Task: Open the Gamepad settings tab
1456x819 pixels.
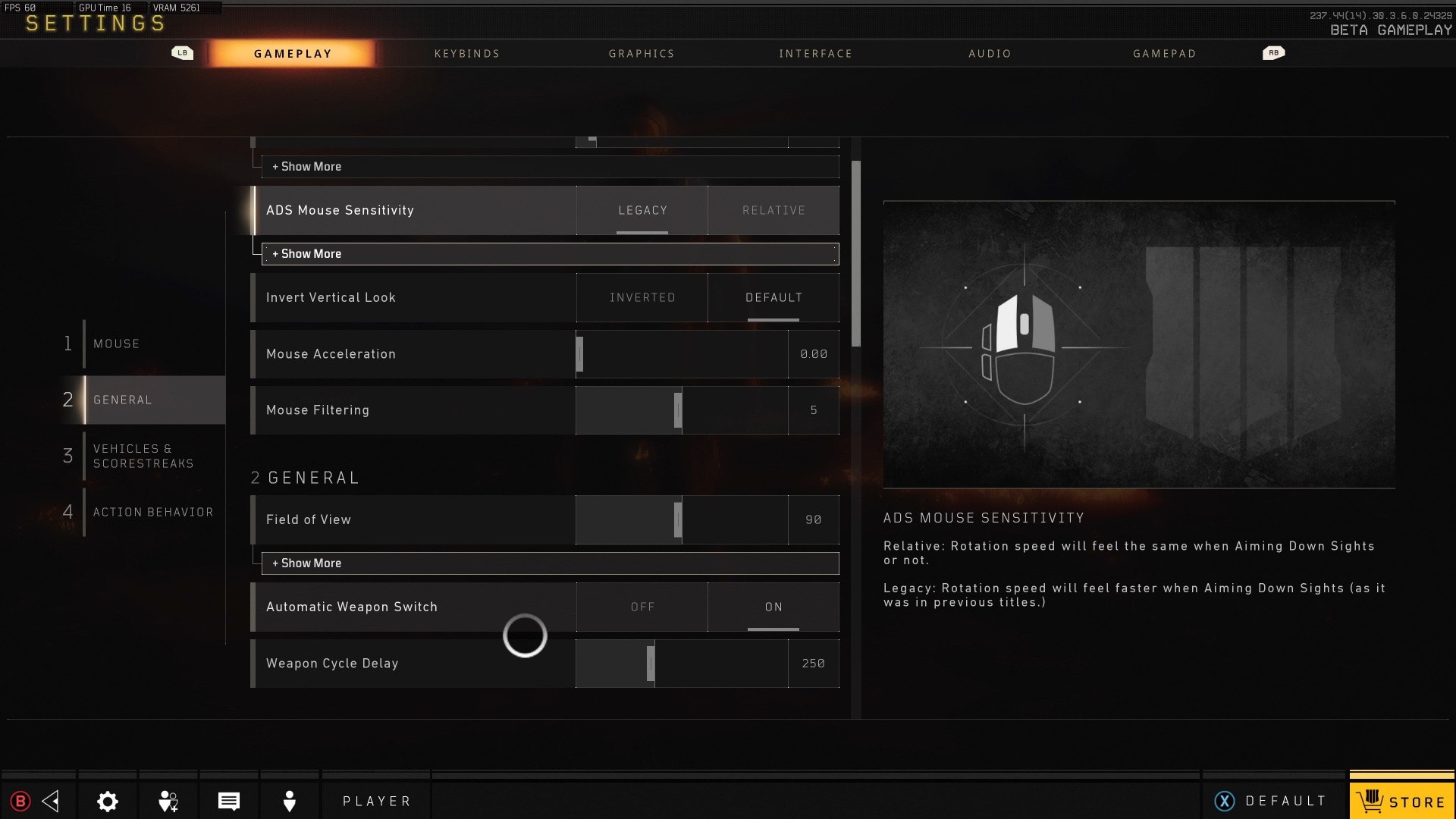Action: (1164, 54)
